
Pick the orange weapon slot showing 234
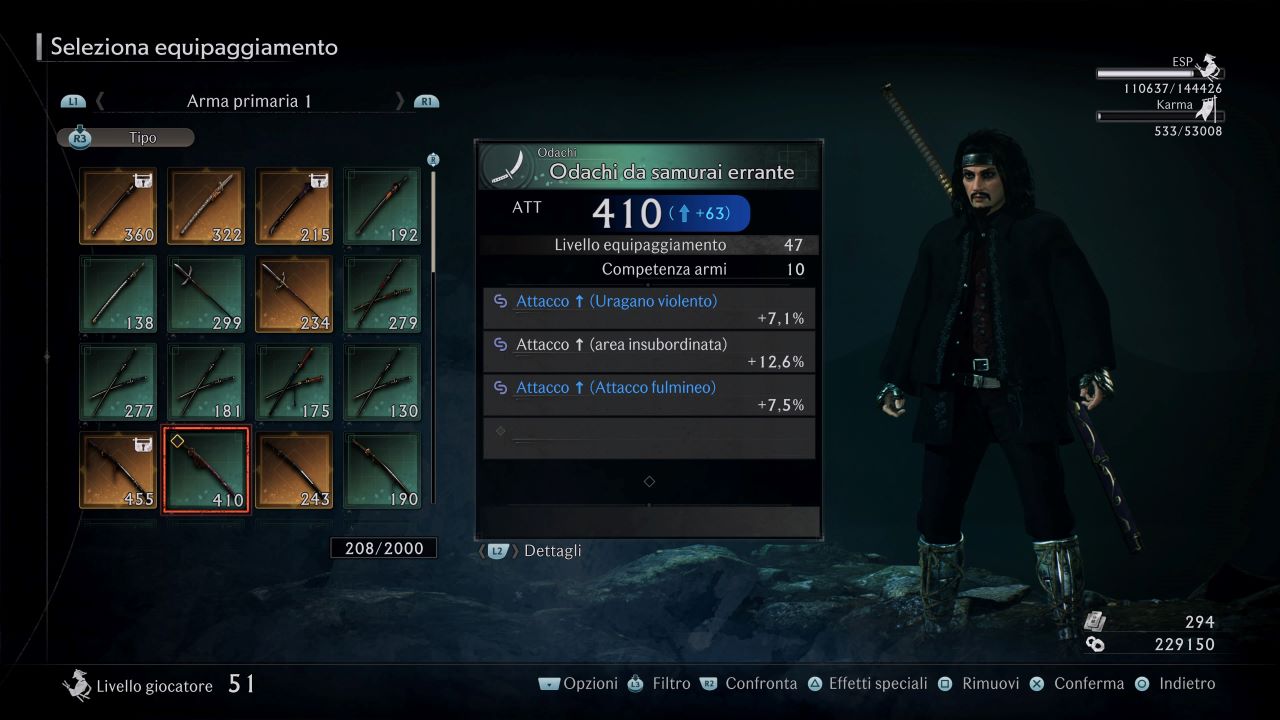tap(294, 294)
